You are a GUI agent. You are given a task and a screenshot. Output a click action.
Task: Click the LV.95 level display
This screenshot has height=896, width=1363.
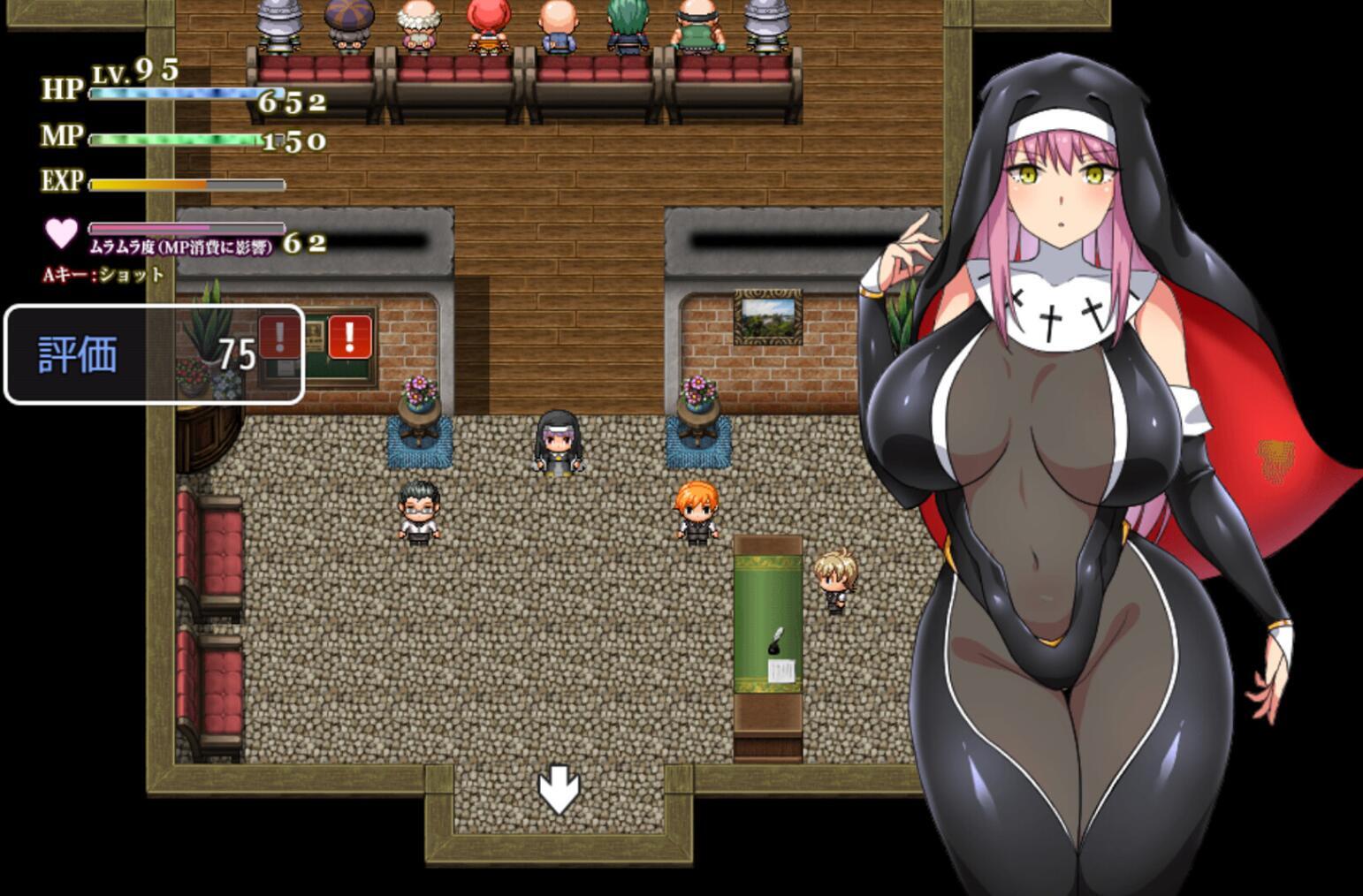(x=134, y=72)
